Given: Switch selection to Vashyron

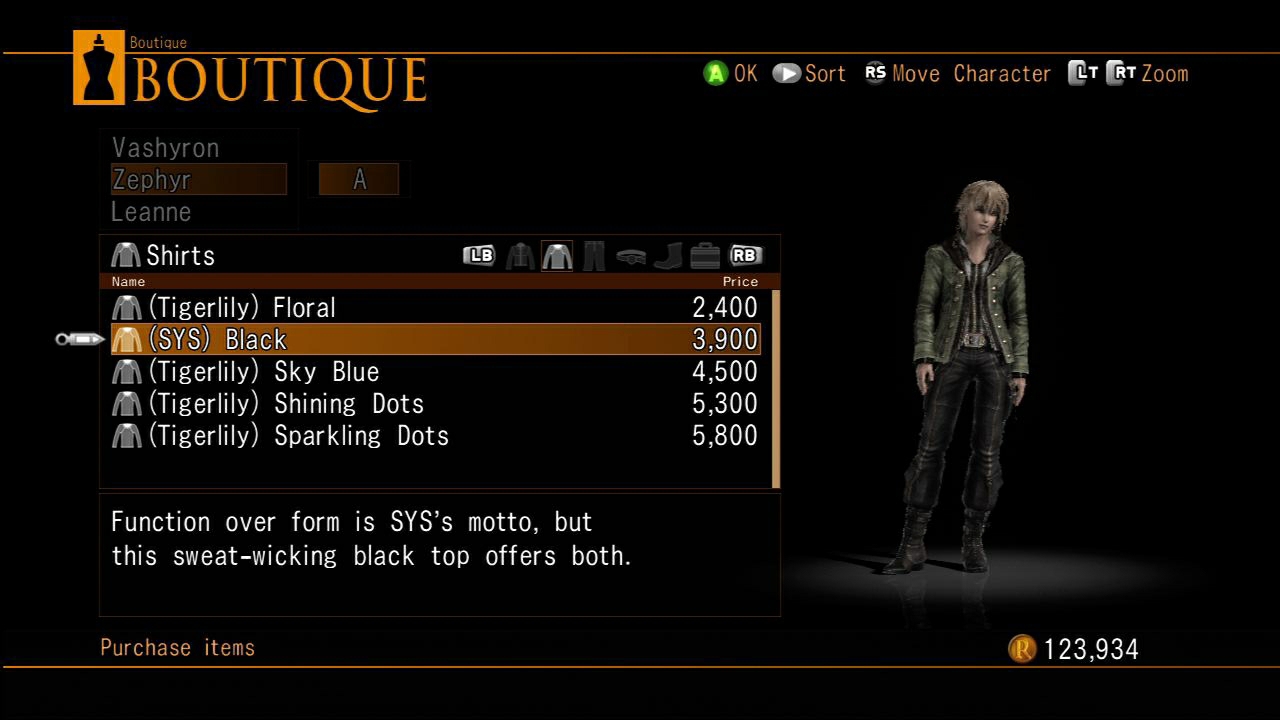Looking at the screenshot, I should coord(165,147).
